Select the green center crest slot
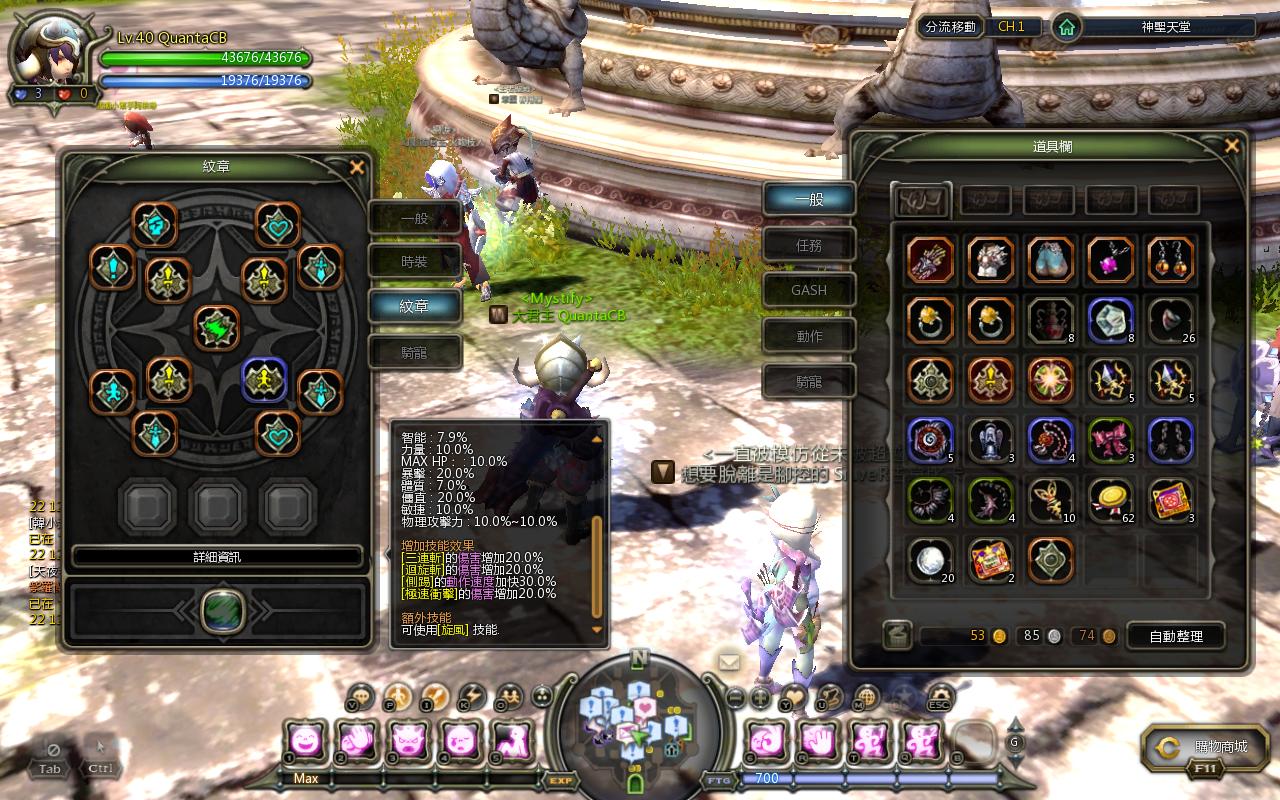 click(217, 328)
